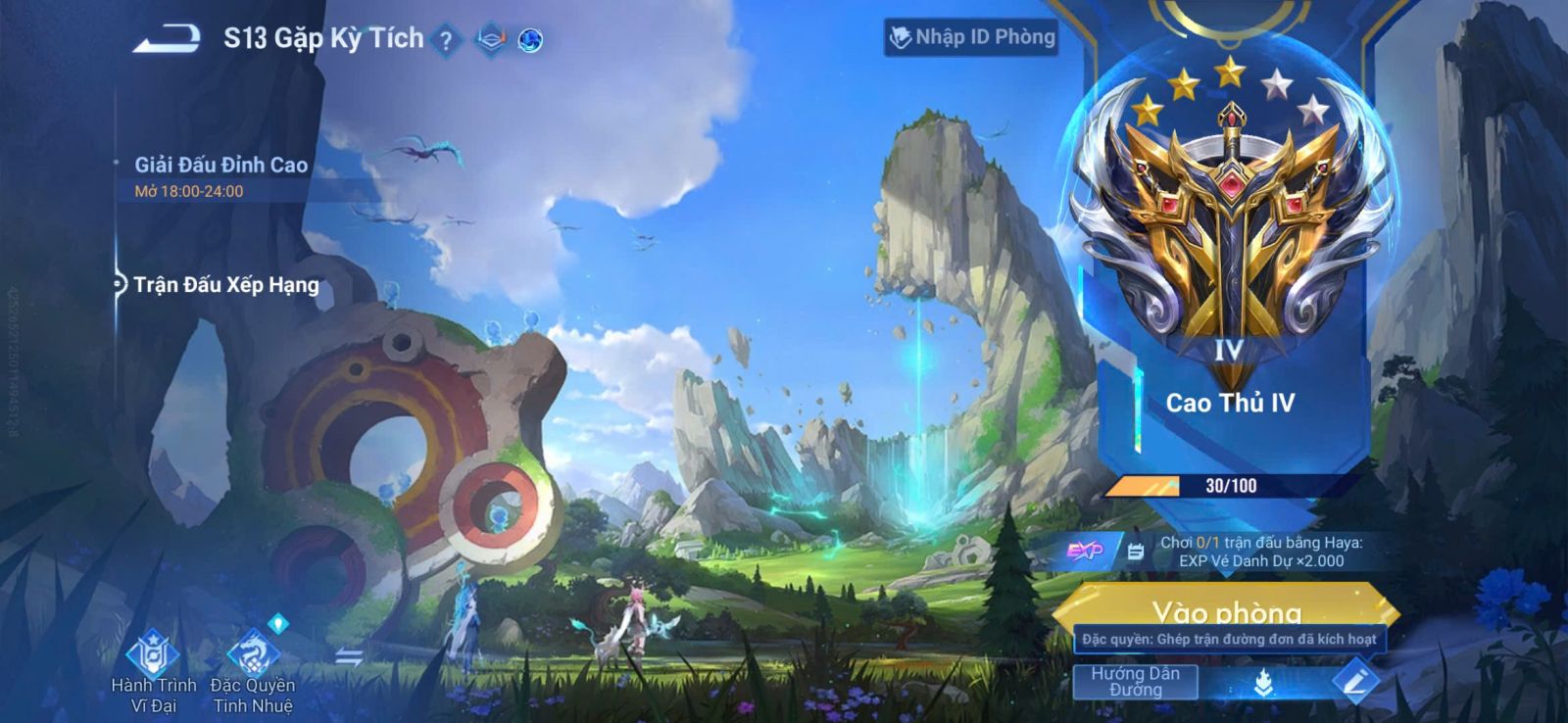Viewport: 1568px width, 723px height.
Task: Click the layered diamond icon beside the title
Action: coord(490,40)
